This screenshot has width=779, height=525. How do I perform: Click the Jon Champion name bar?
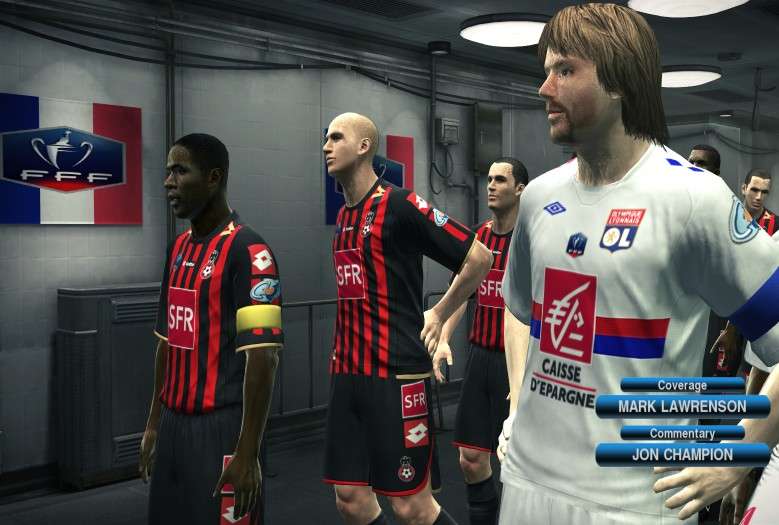click(x=682, y=454)
